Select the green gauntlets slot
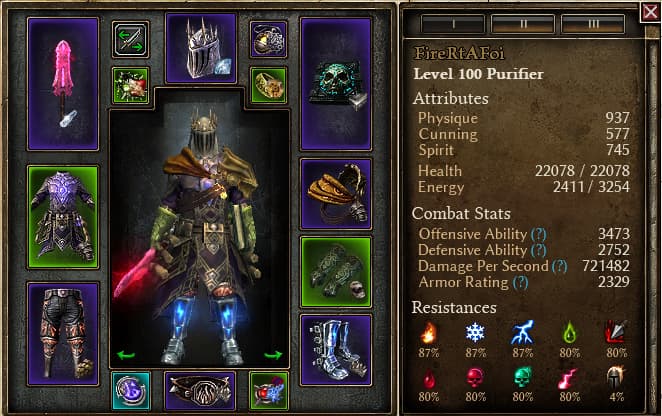 (x=336, y=271)
